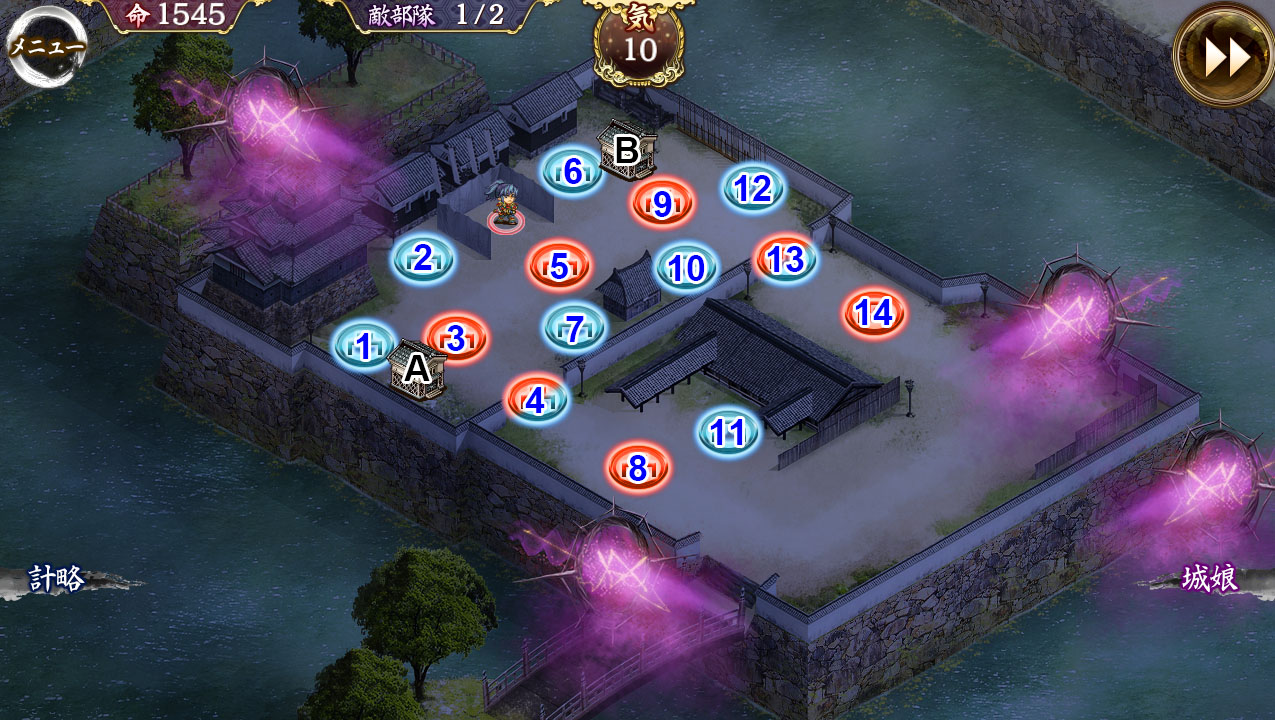Click the lantern marker labeled B

[x=626, y=151]
